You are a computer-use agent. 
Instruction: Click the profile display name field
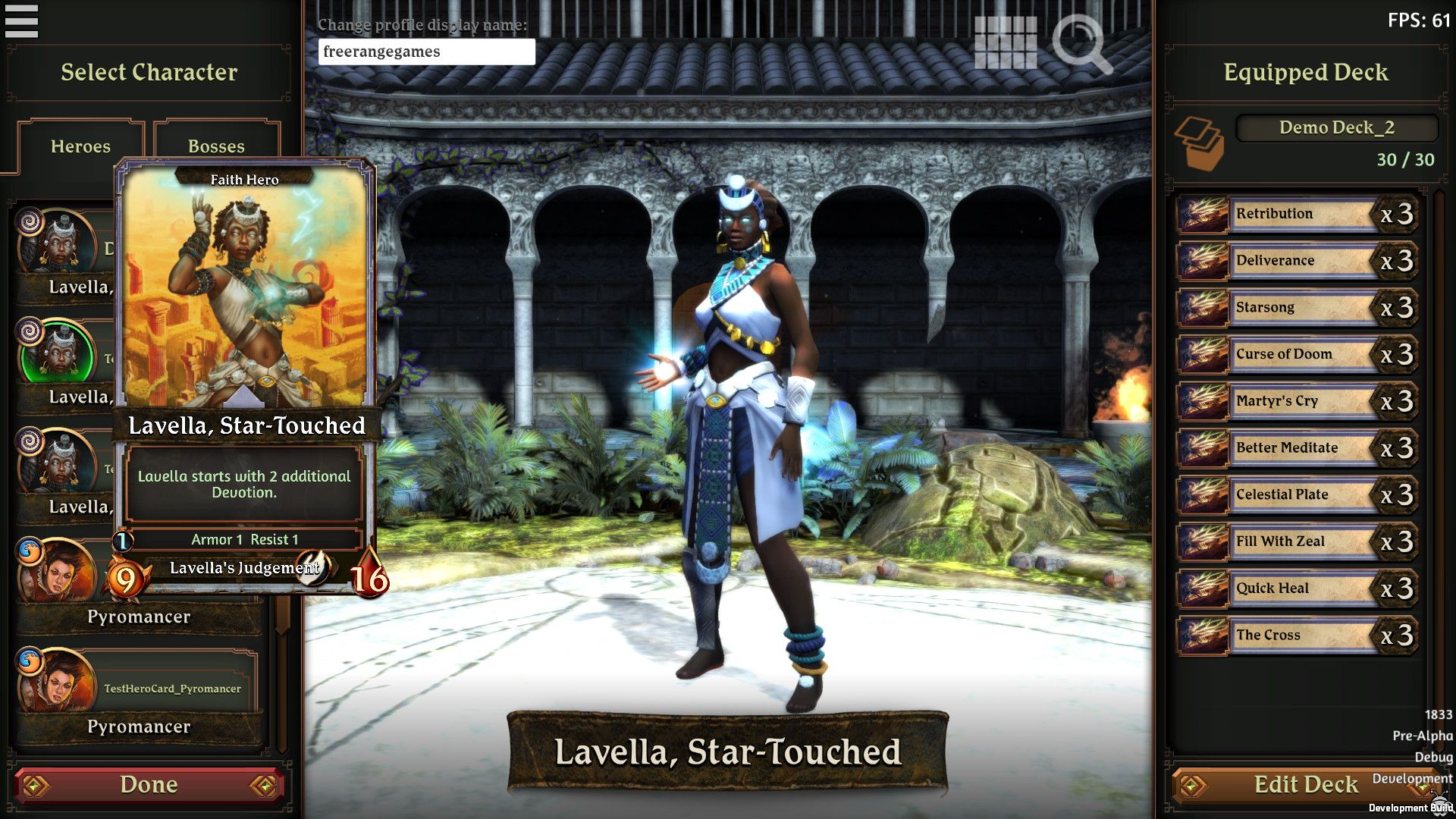click(x=427, y=52)
